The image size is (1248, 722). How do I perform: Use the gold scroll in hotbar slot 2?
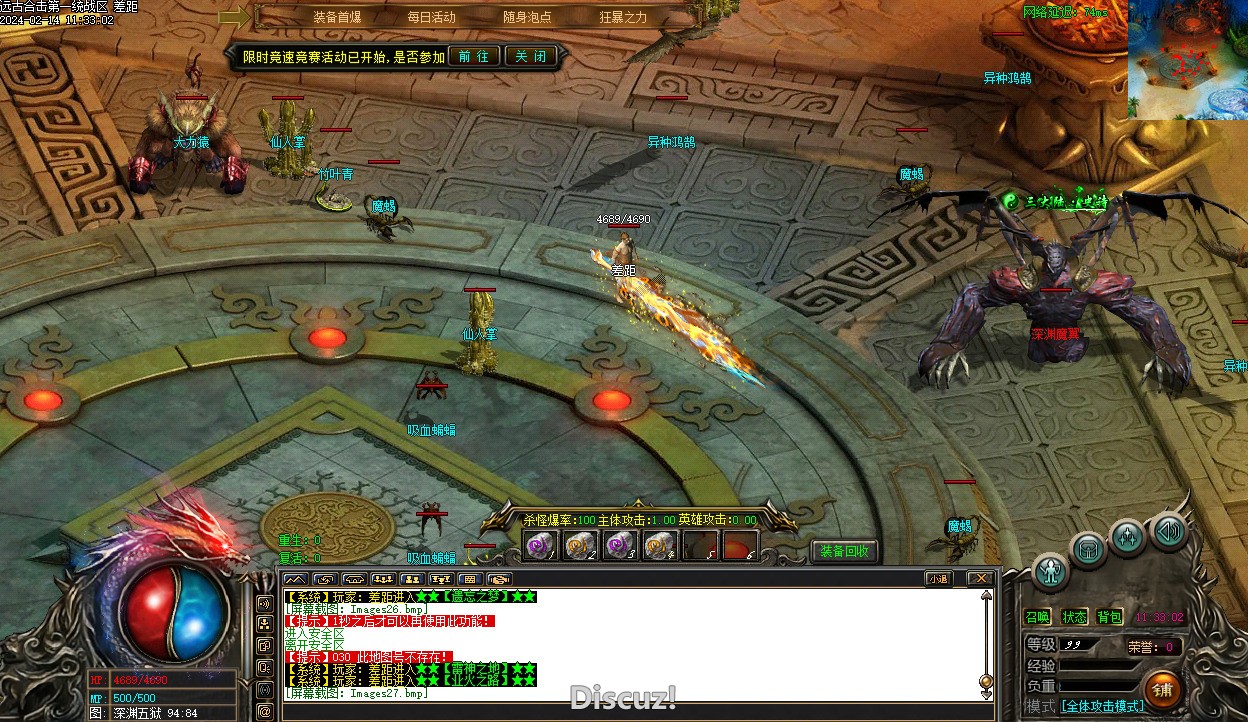coord(579,546)
